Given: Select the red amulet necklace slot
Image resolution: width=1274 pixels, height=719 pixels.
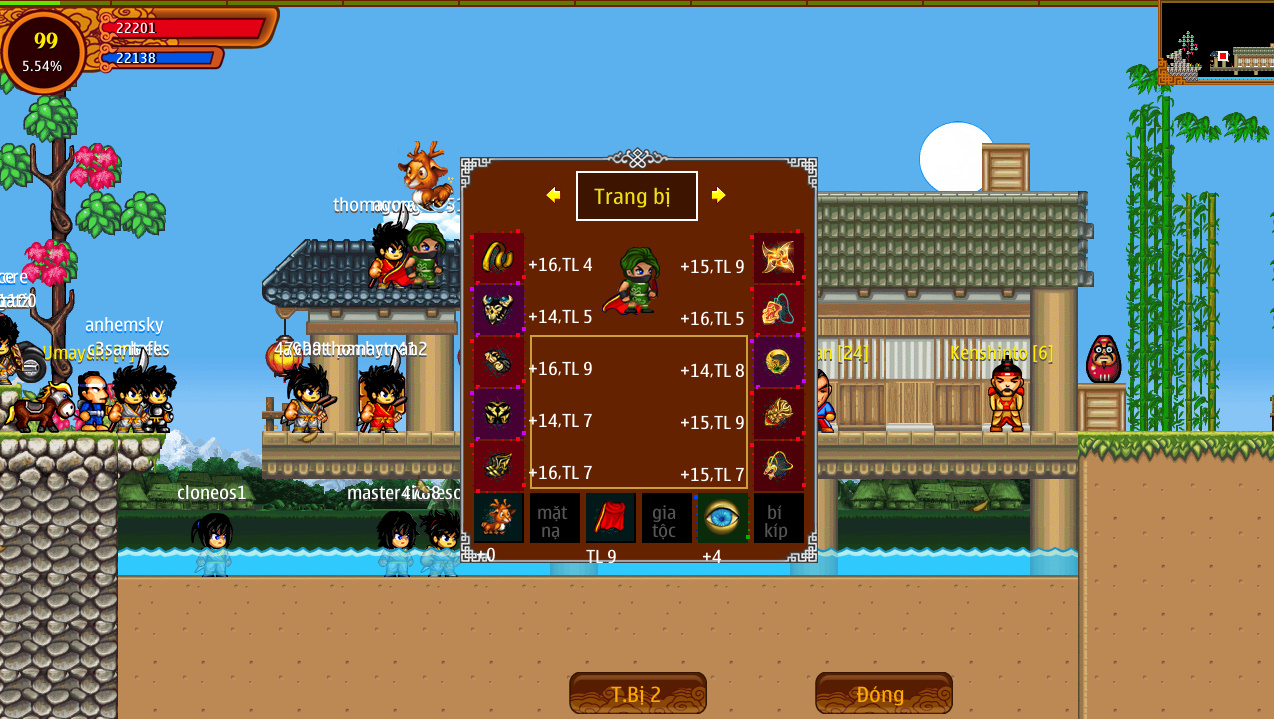Looking at the screenshot, I should click(x=778, y=310).
